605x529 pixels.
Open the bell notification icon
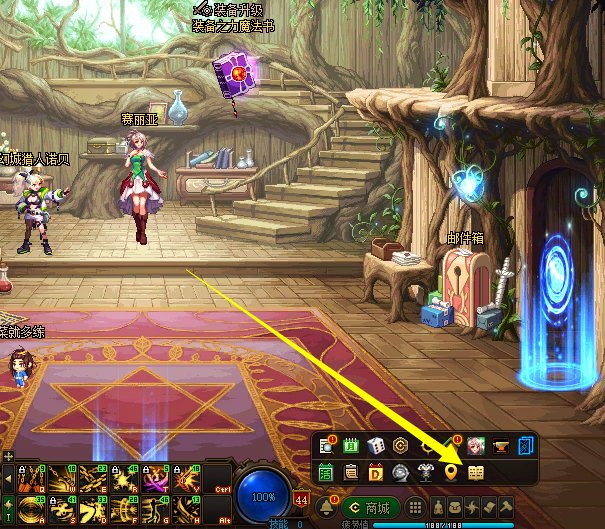pos(324,506)
